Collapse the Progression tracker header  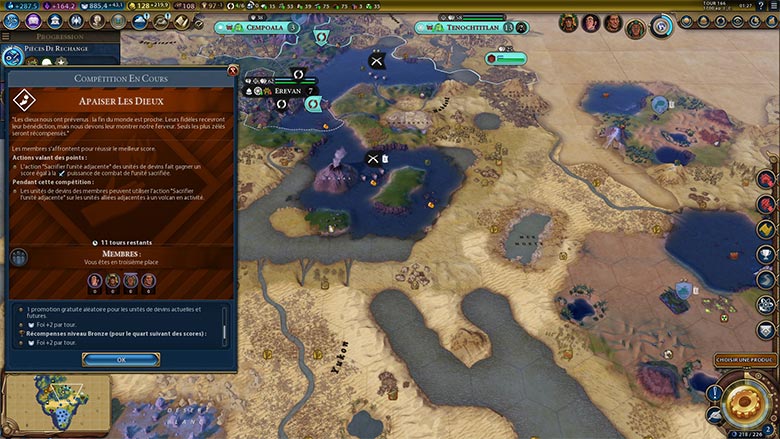coord(60,36)
